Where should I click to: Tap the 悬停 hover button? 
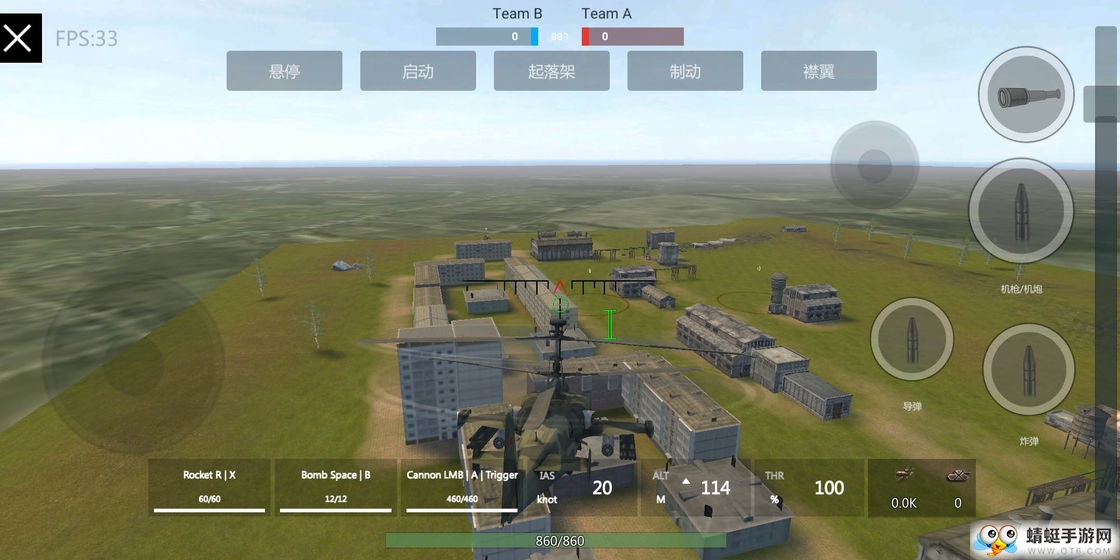tap(284, 71)
